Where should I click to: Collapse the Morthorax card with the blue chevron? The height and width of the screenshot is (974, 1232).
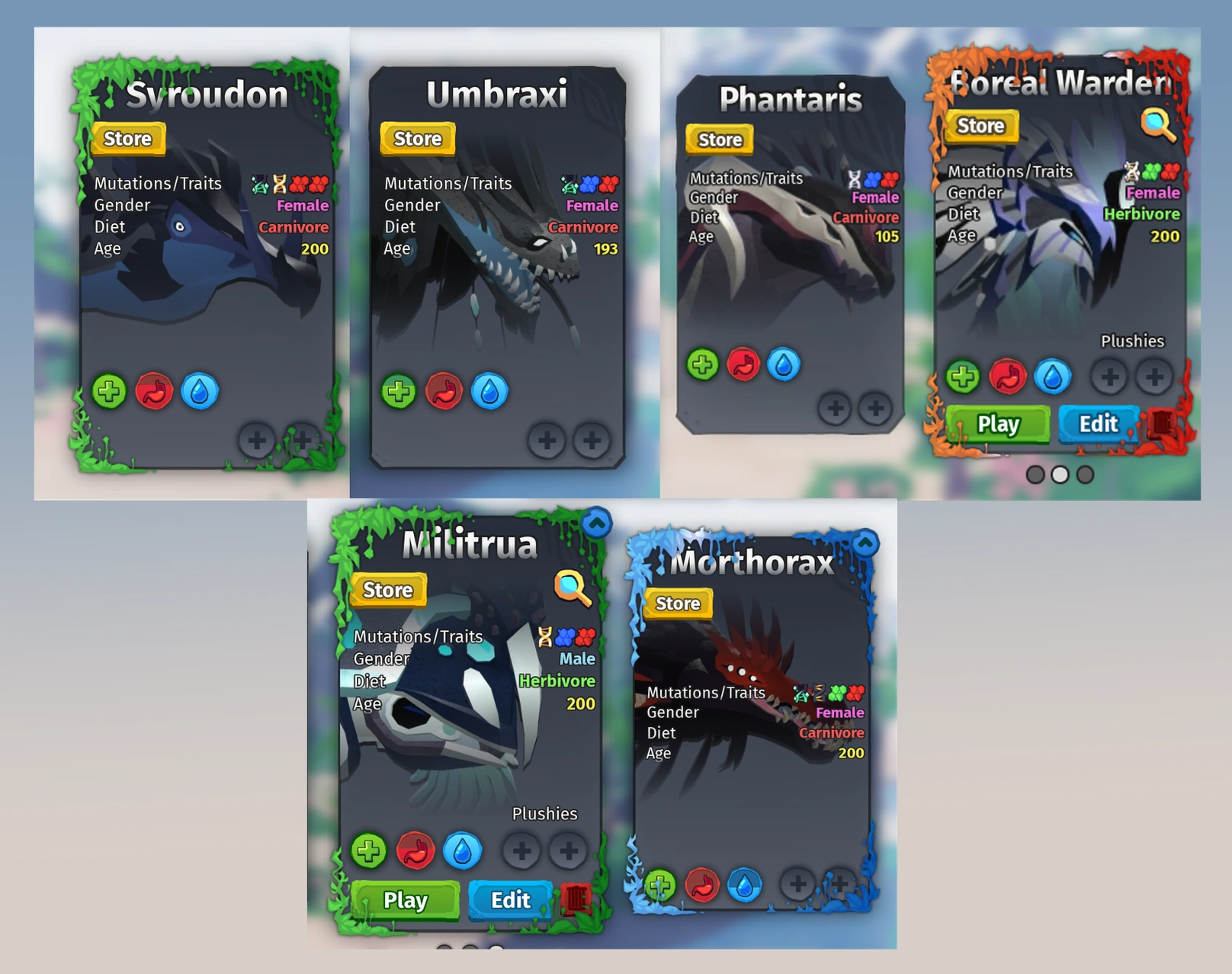pyautogui.click(x=865, y=541)
